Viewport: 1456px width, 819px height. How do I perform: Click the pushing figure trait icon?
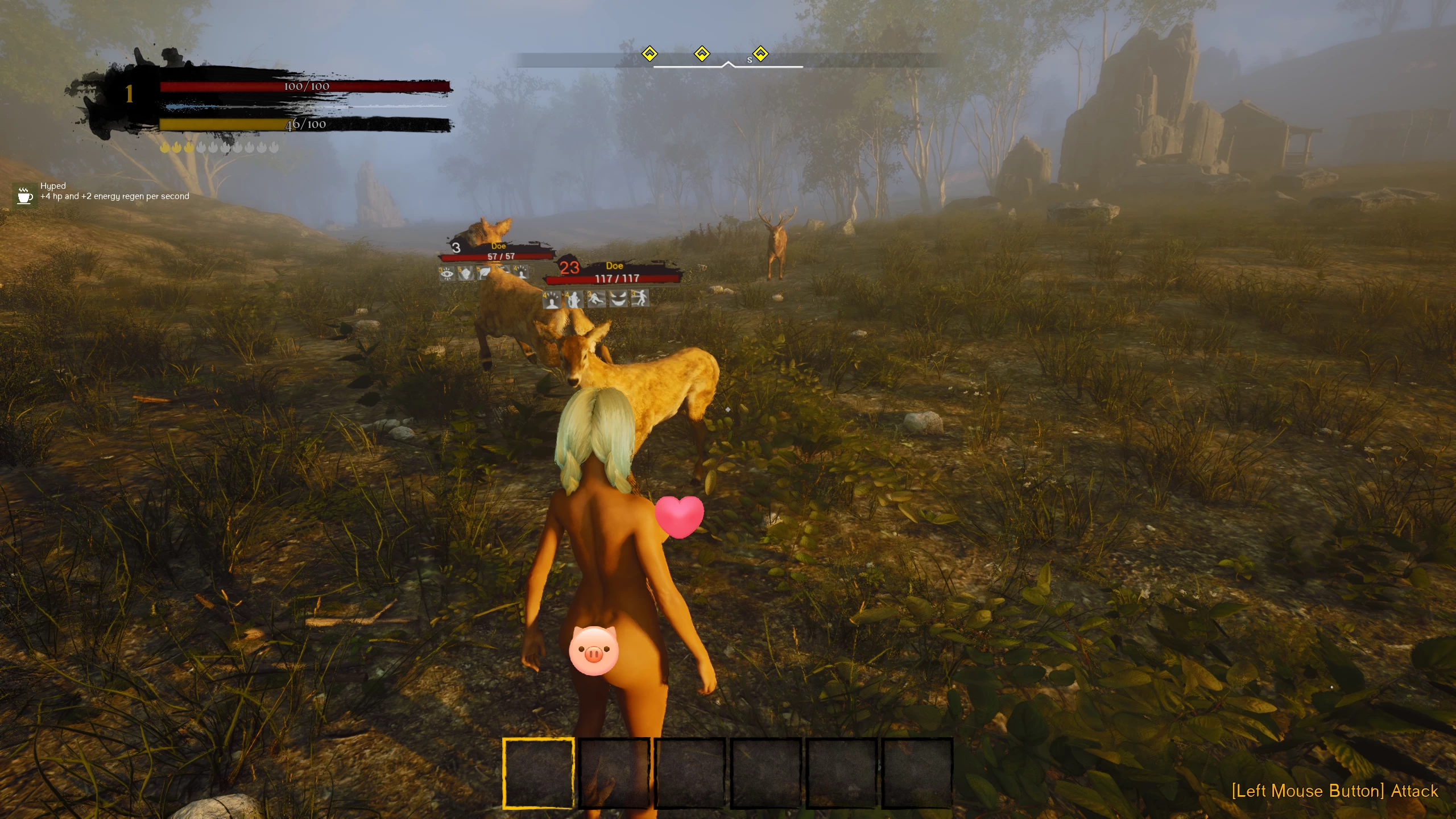(x=639, y=299)
